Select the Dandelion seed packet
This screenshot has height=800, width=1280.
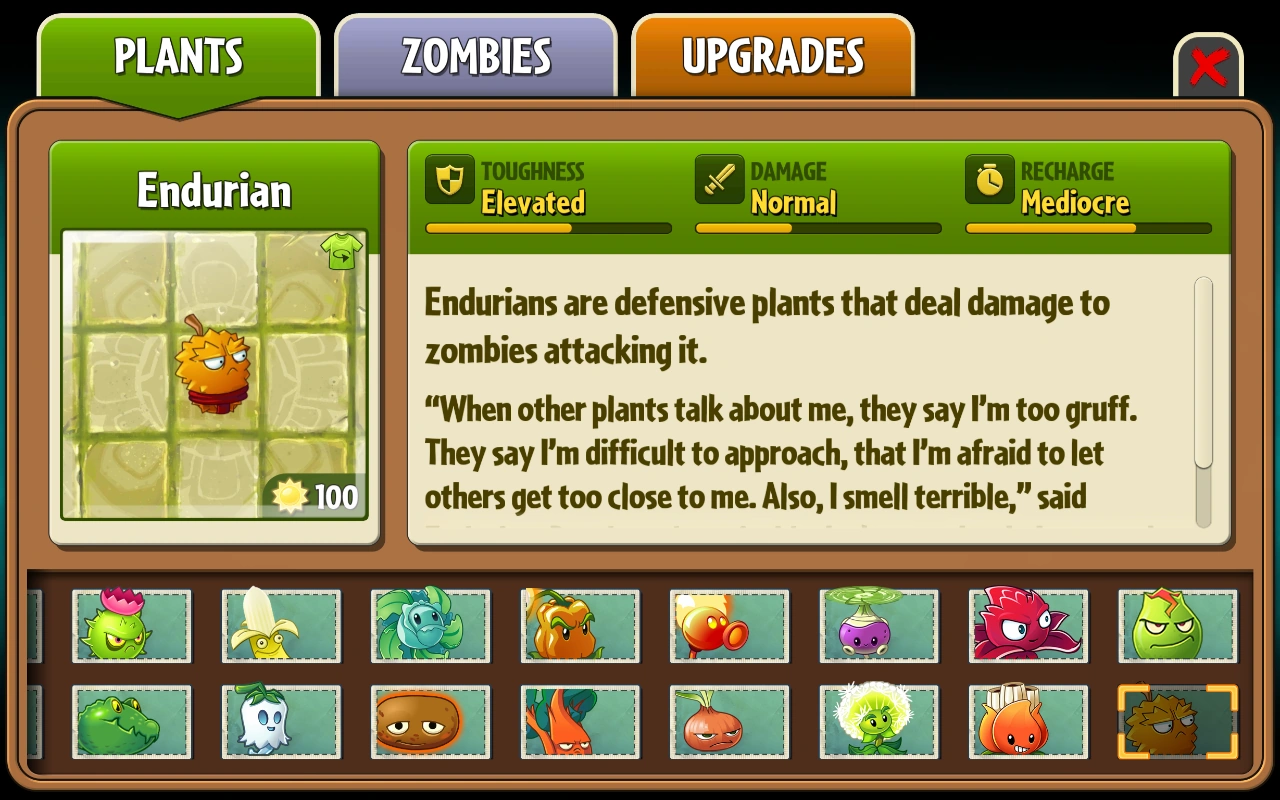[x=879, y=722]
